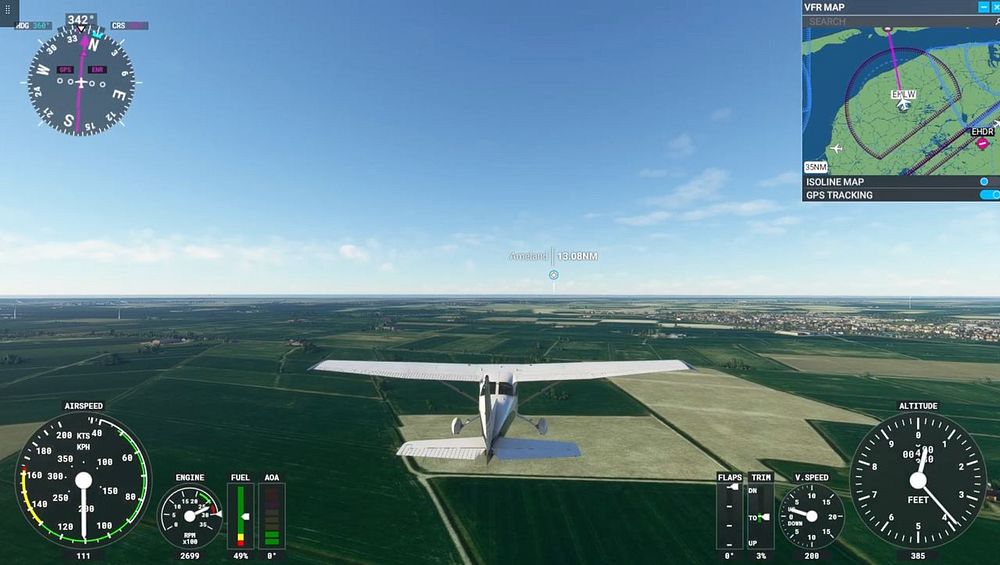Screen dimensions: 1000x565
Task: Close the VFR Map panel
Action: pos(994,7)
